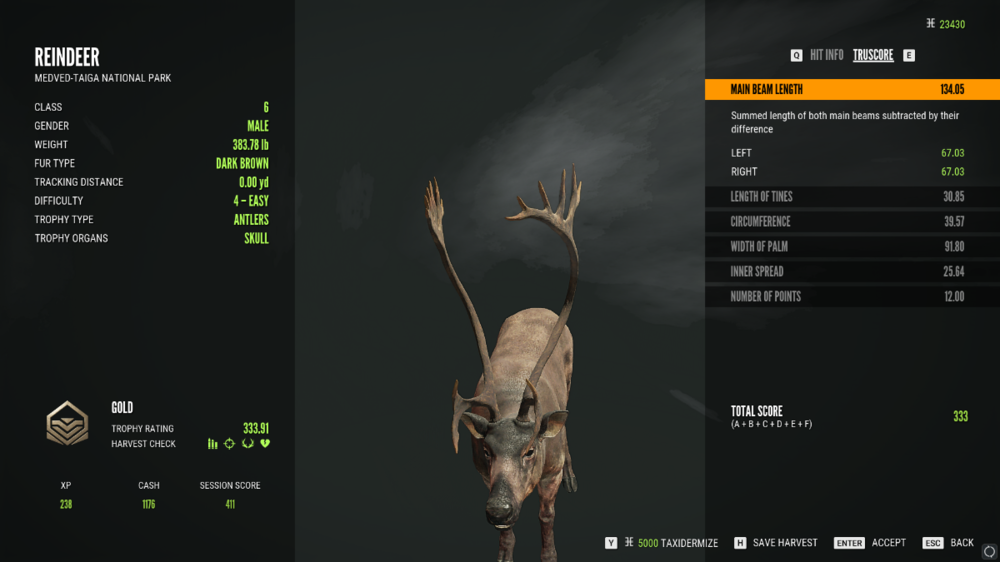Open the Number of Points row

tap(851, 297)
